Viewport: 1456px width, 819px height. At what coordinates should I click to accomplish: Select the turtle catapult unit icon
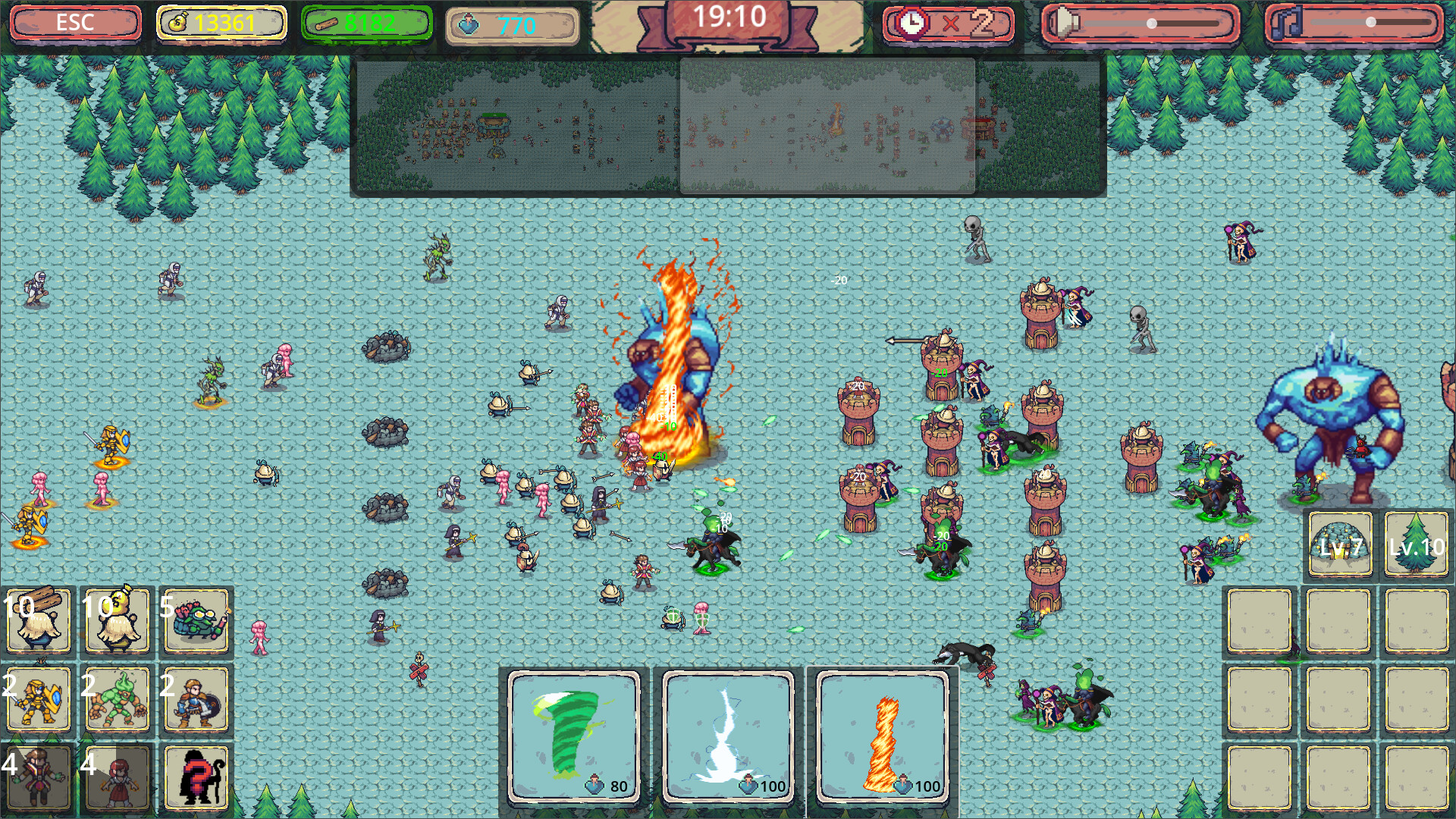pos(196,620)
